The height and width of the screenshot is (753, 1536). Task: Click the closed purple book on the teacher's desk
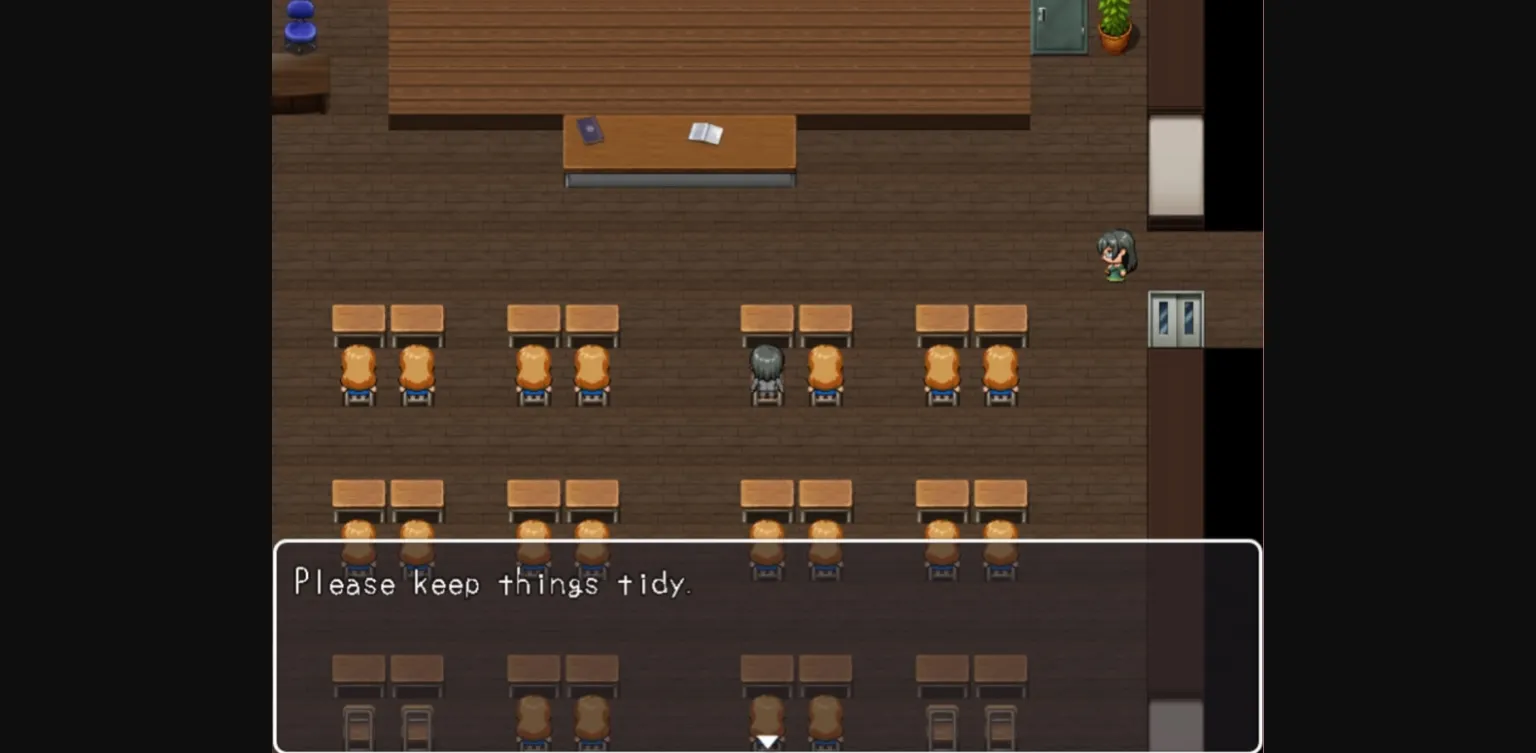[x=592, y=131]
